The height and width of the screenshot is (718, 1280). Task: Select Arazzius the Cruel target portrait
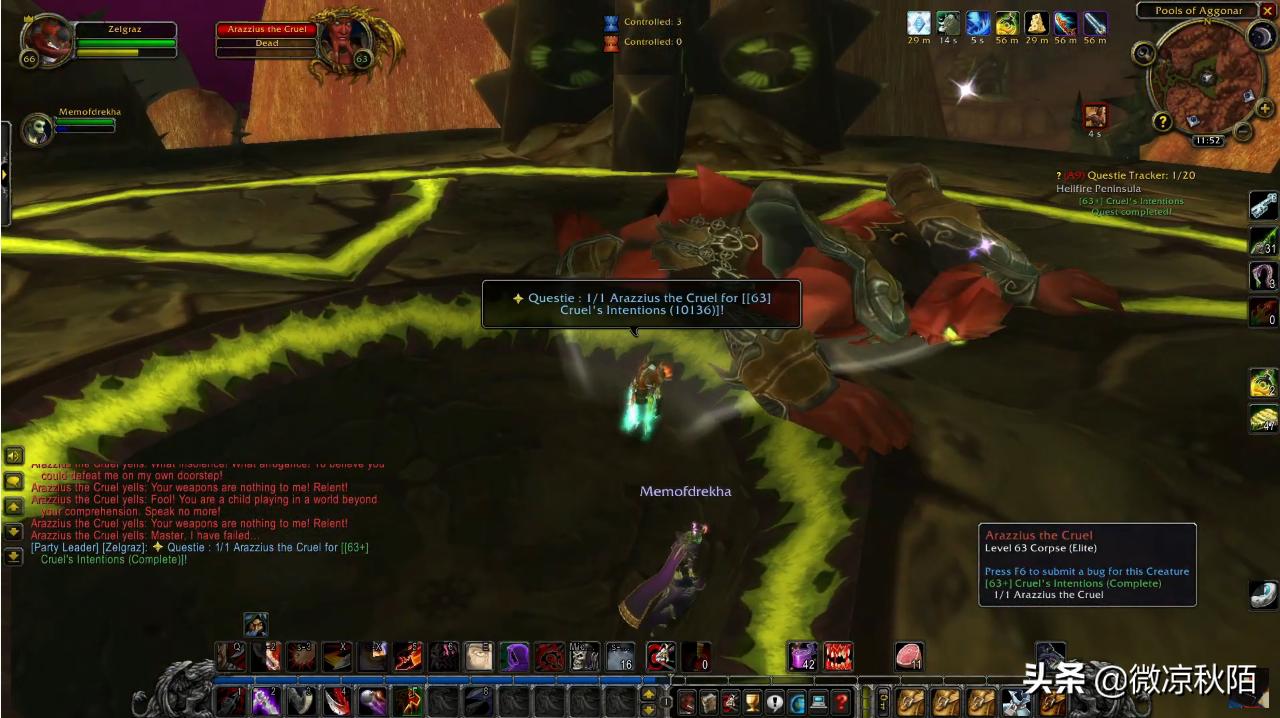[345, 42]
